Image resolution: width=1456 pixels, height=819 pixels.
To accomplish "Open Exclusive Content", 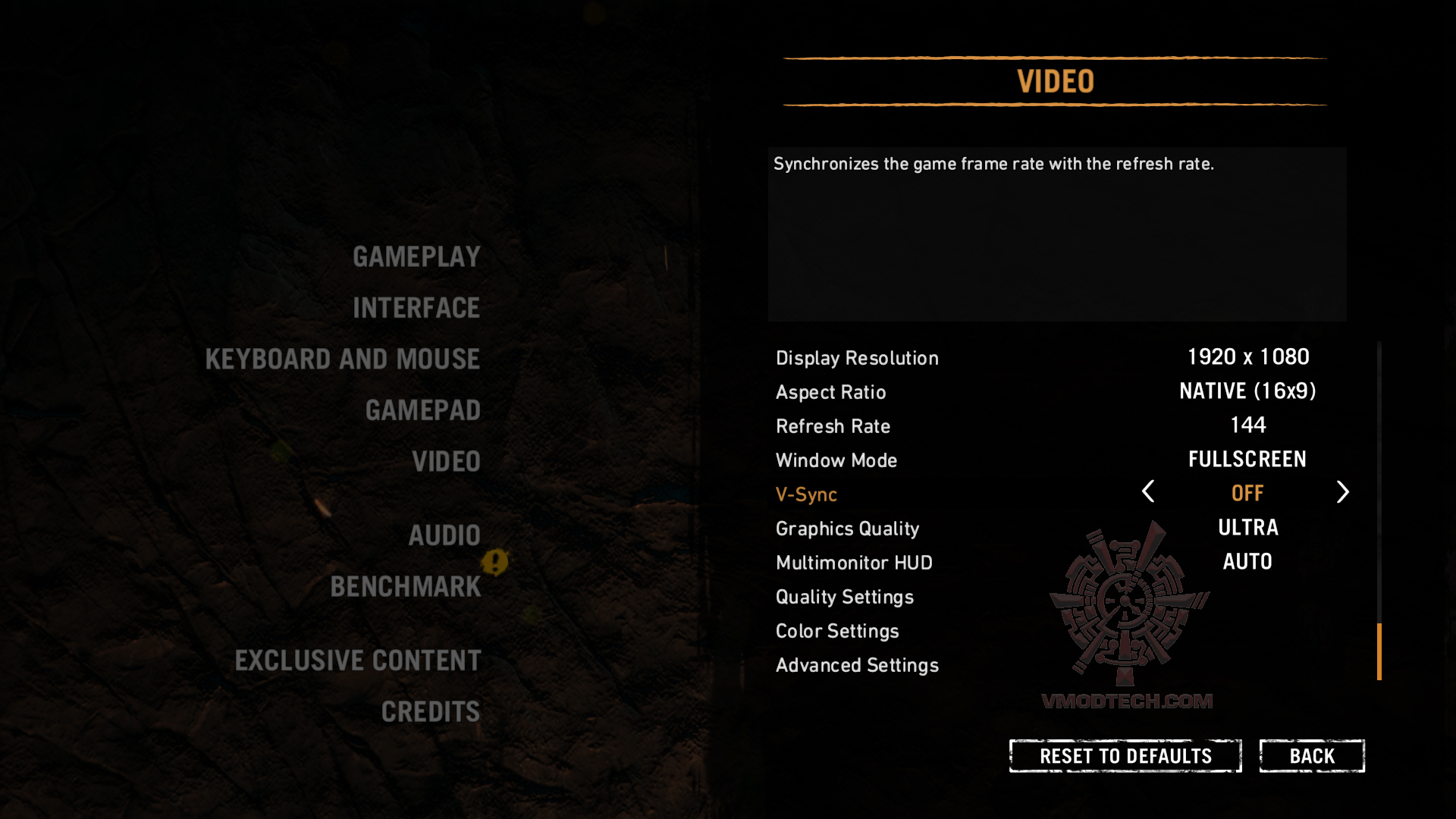I will [x=358, y=661].
